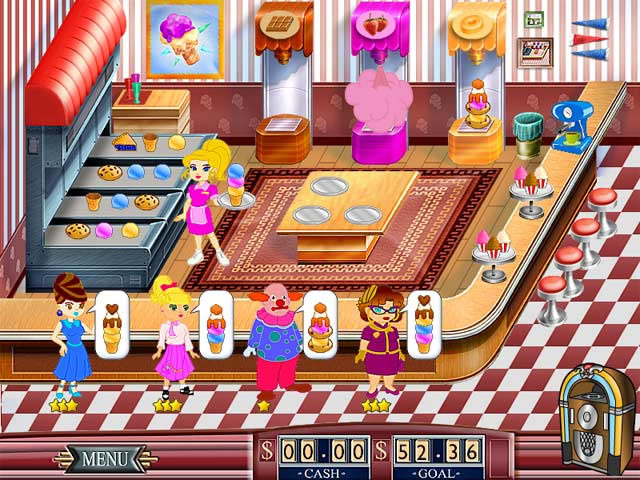Open the MENU button
Viewport: 640px width, 480px height.
pos(104,459)
